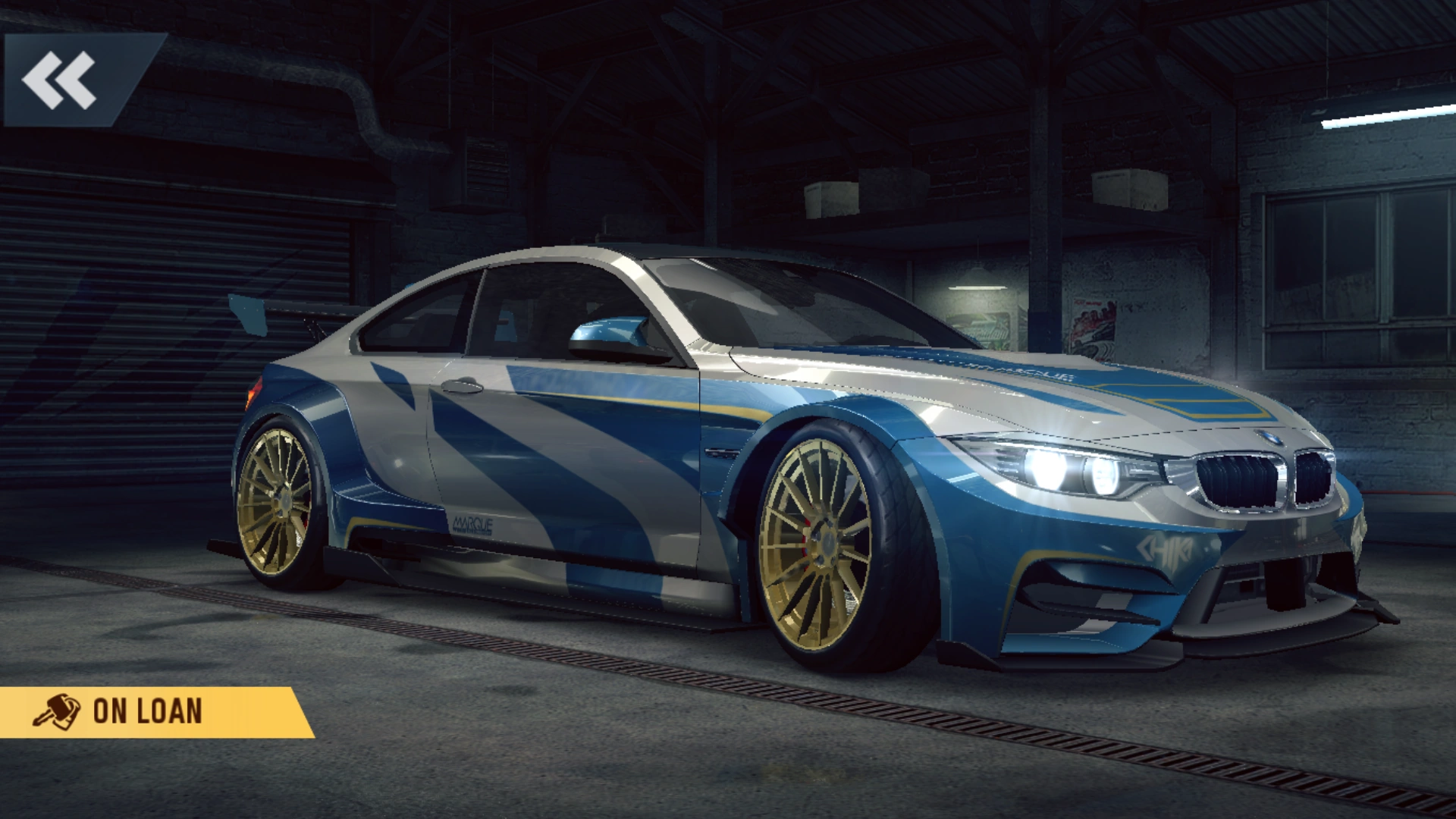Screen dimensions: 1456x819
Task: Select the side mirror of the car
Action: (616, 334)
